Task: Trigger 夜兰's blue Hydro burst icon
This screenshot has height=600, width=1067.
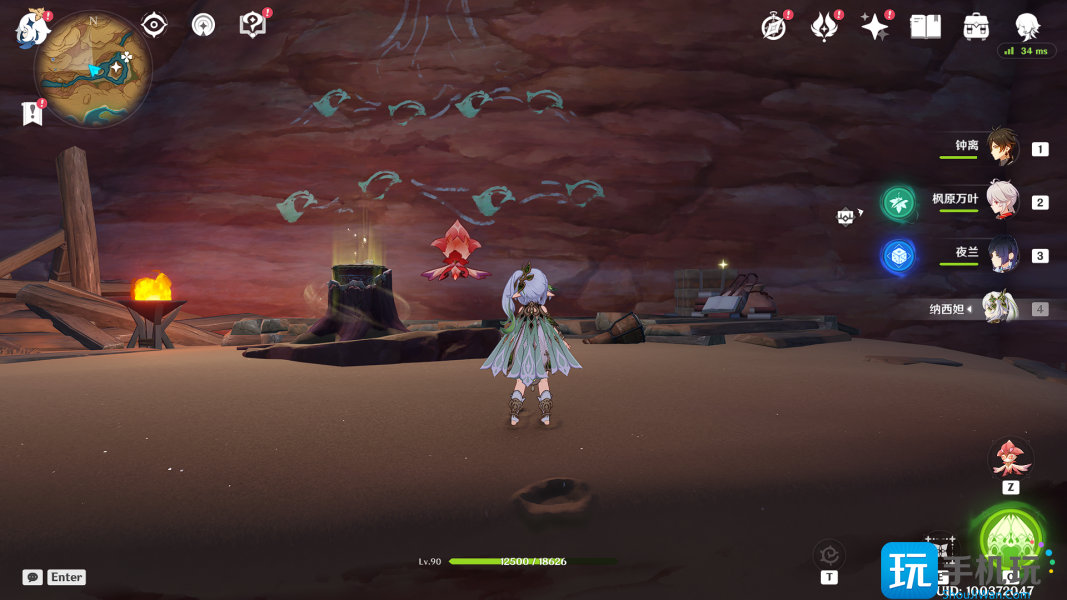Action: point(898,255)
